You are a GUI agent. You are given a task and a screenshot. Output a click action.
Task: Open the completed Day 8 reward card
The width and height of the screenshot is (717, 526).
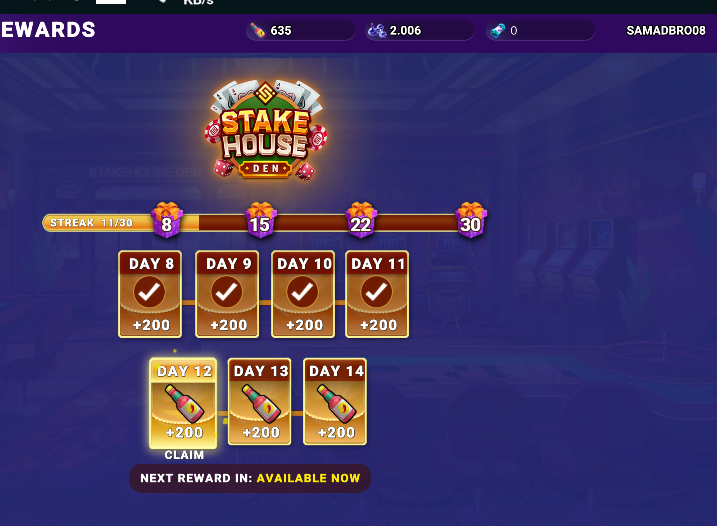point(150,294)
